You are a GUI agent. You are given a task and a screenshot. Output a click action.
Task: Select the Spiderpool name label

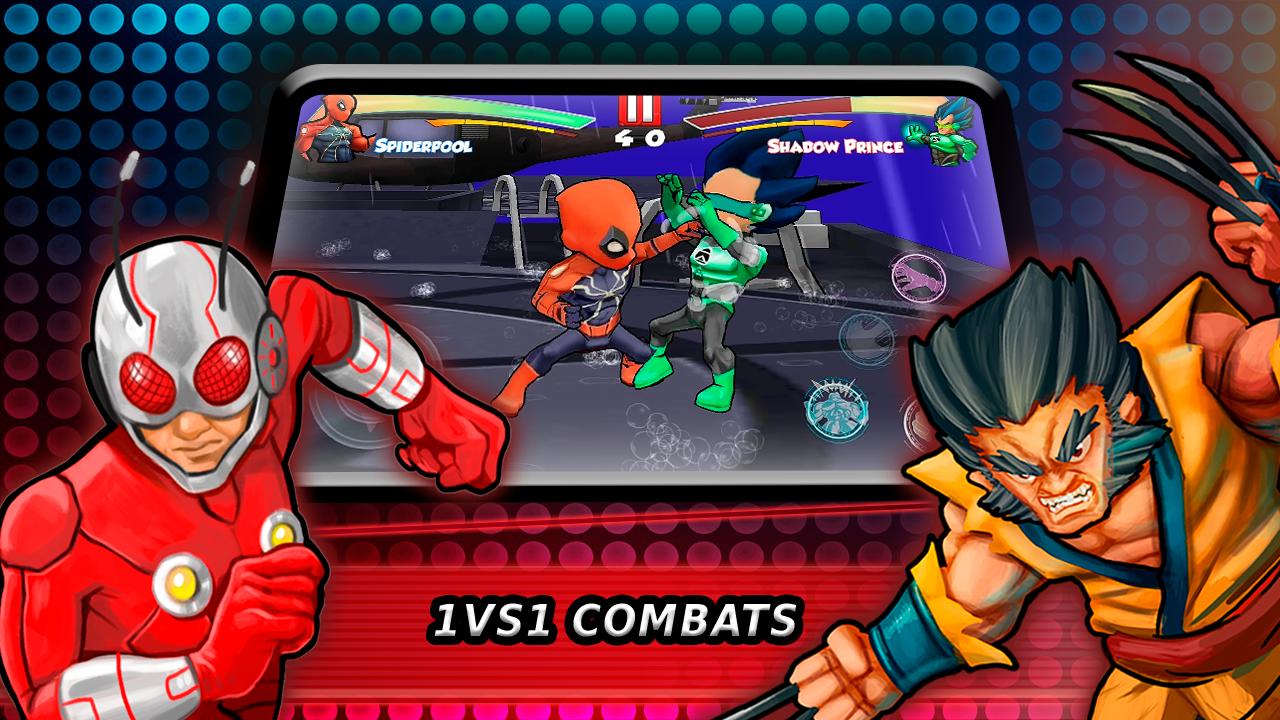point(423,147)
